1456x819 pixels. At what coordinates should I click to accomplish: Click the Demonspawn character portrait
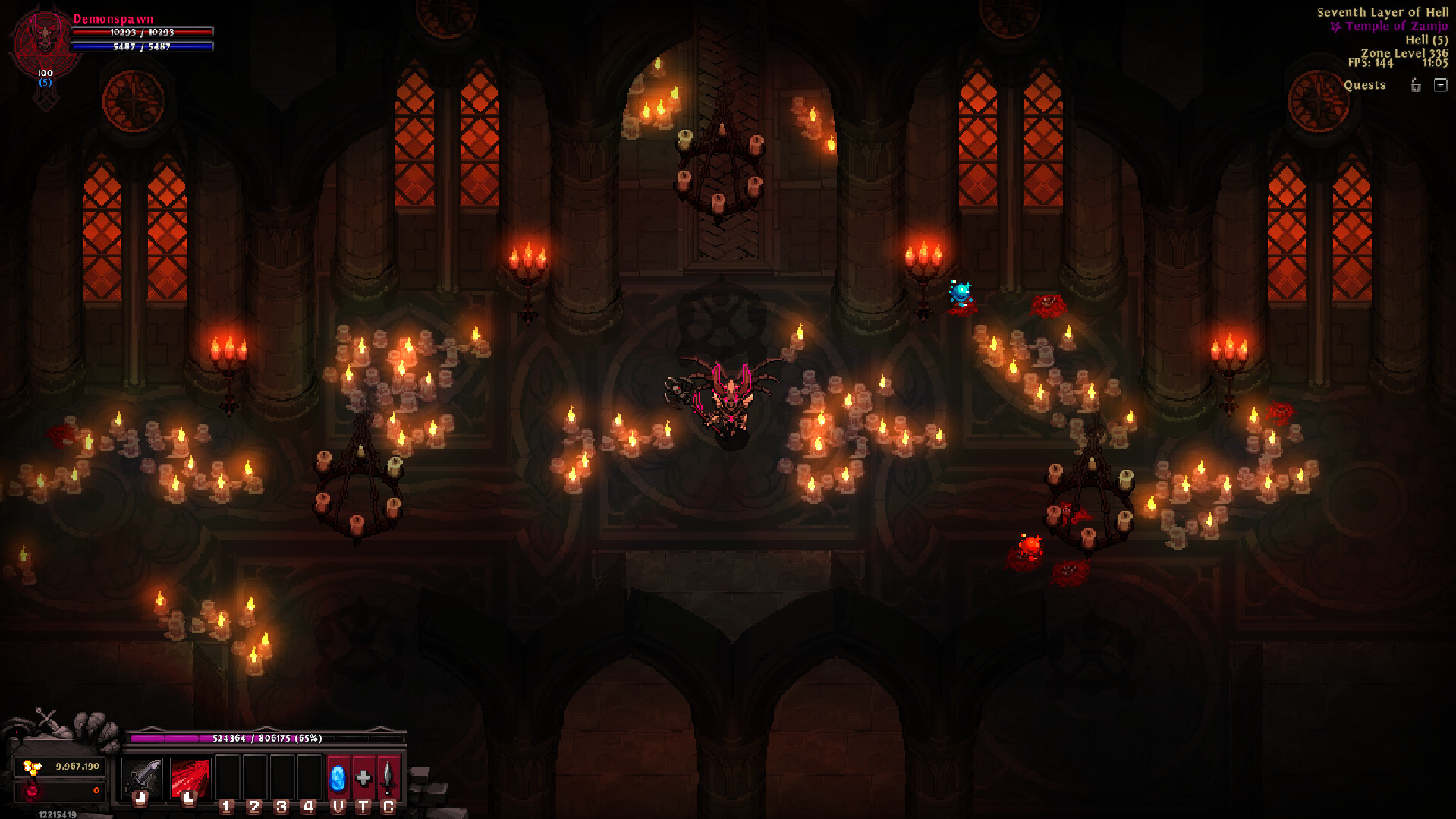click(42, 38)
